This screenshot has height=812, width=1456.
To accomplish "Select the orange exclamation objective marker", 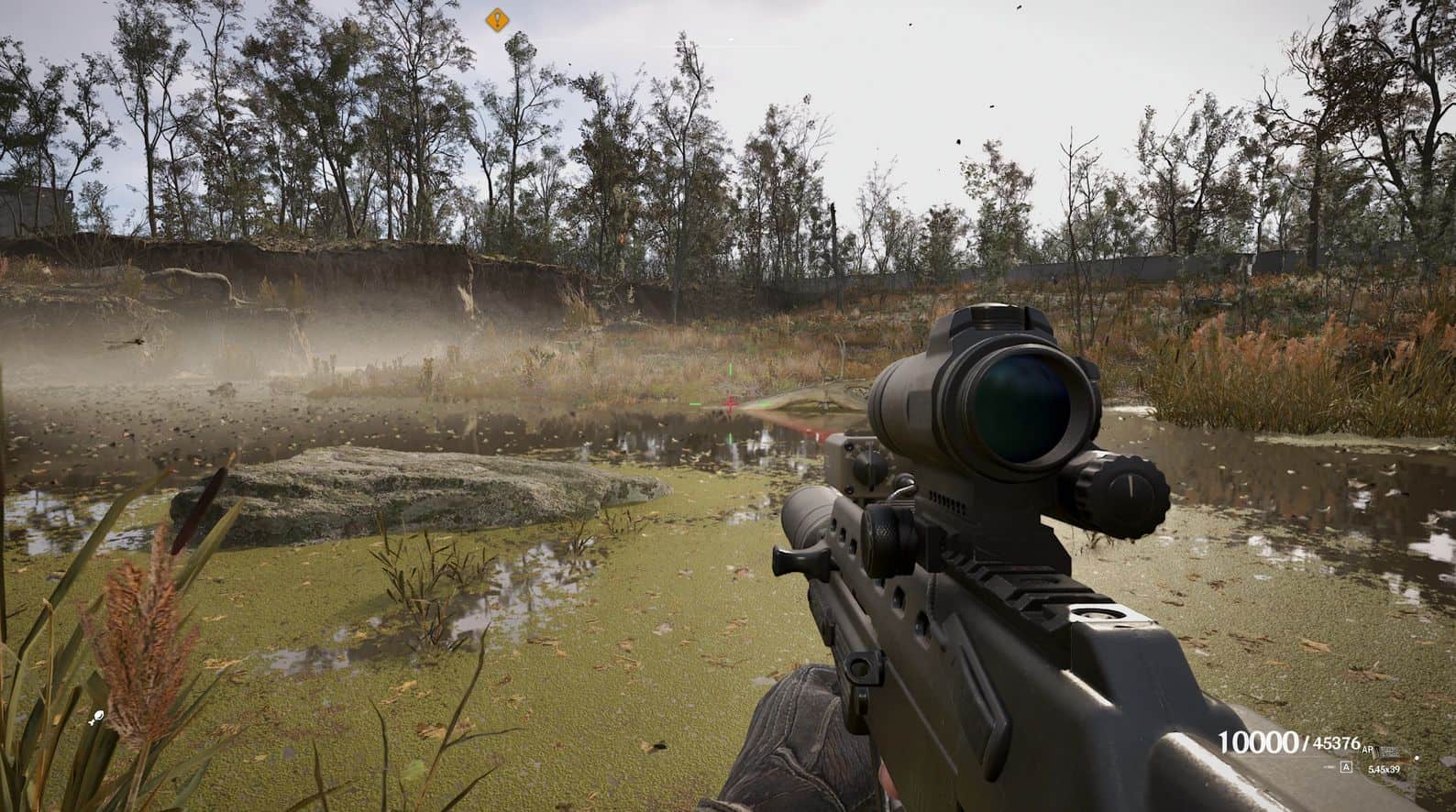I will tap(497, 18).
